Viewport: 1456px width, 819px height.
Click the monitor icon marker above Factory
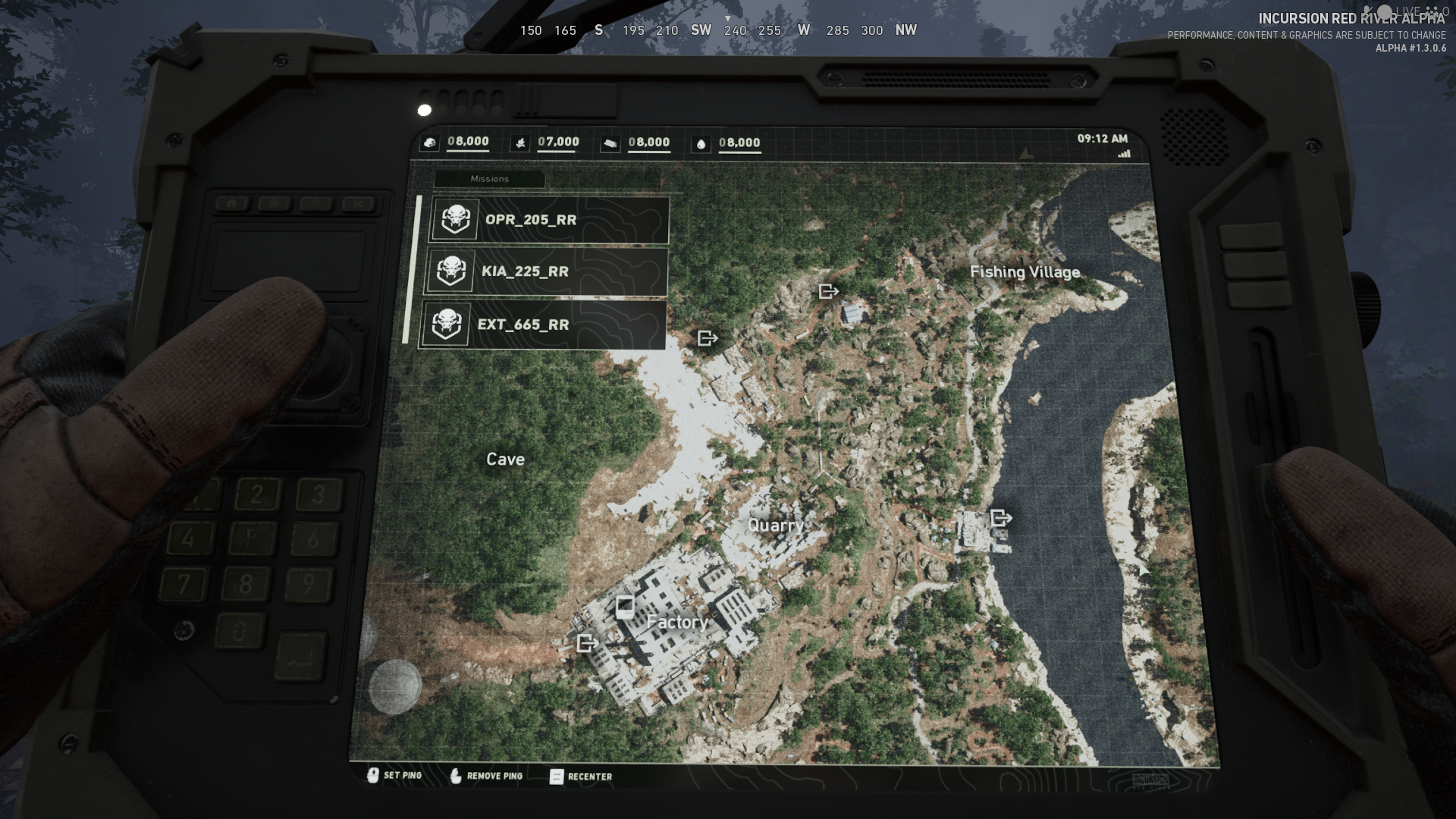pos(624,607)
